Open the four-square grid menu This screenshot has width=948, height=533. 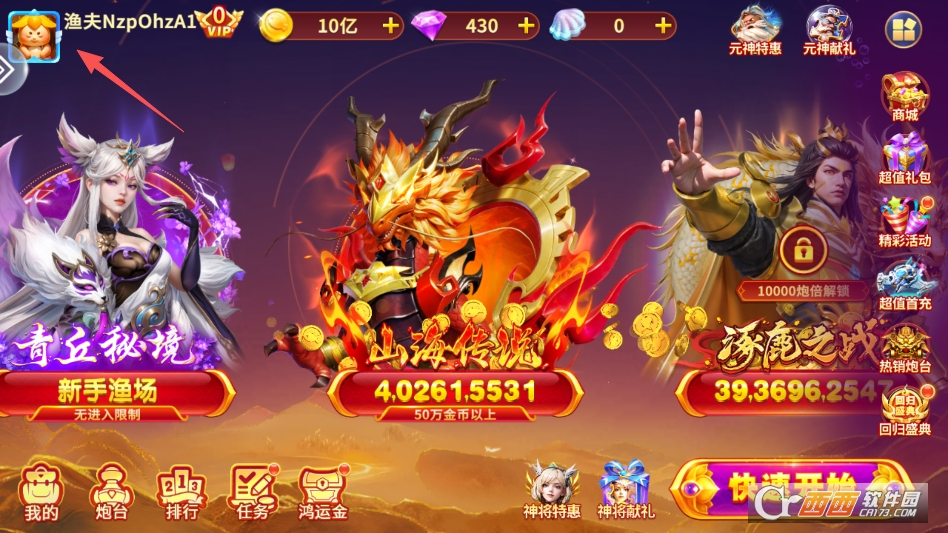903,29
